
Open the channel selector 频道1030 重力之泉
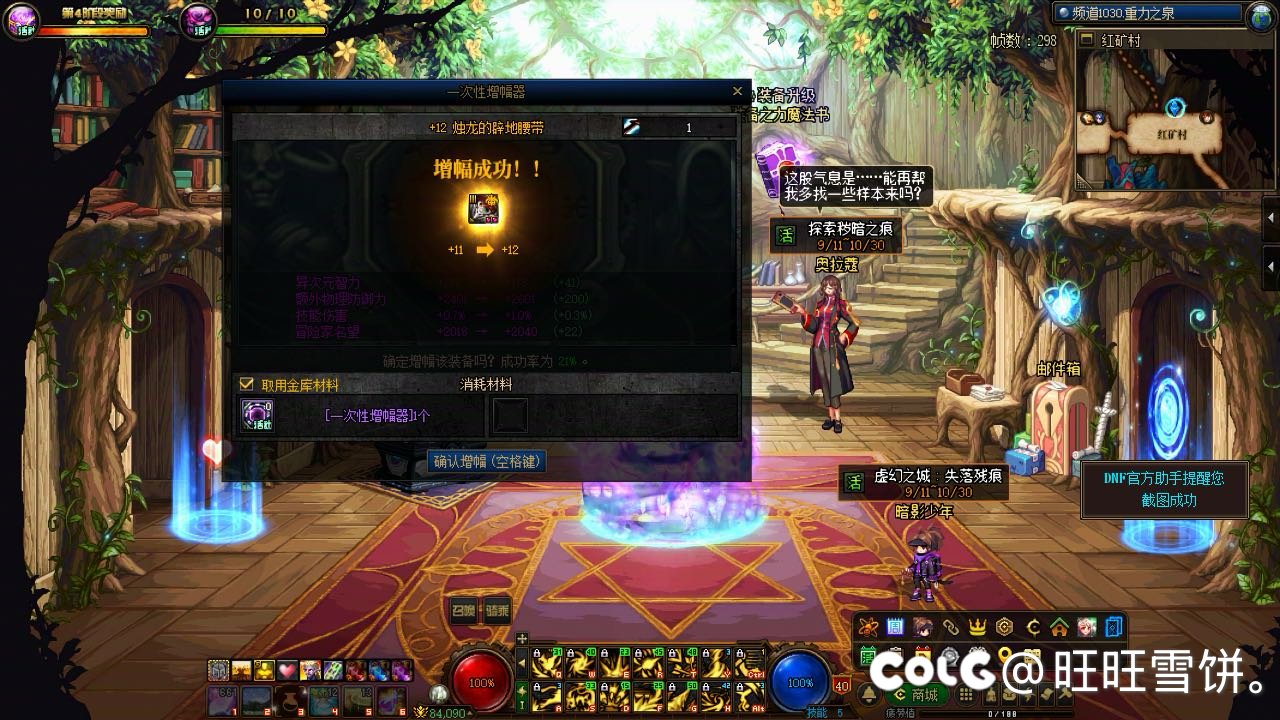1150,14
